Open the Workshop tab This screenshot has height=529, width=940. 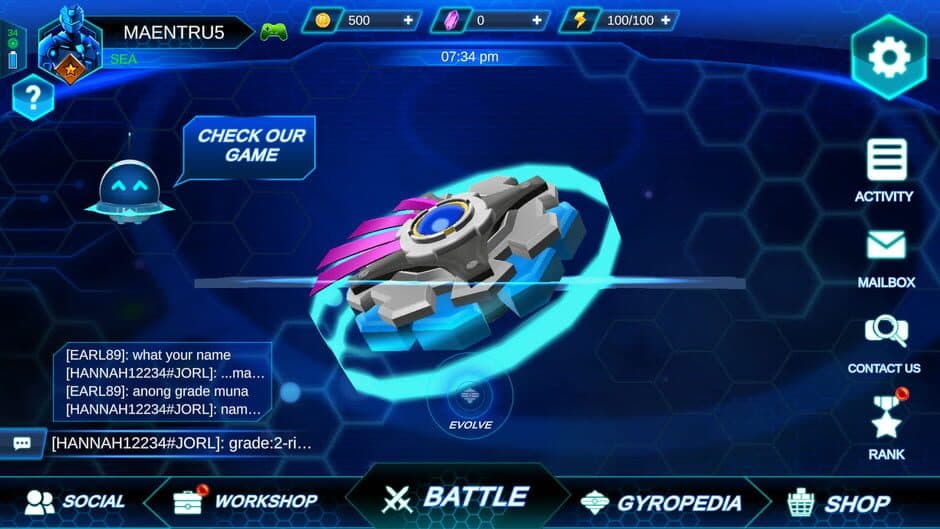246,501
